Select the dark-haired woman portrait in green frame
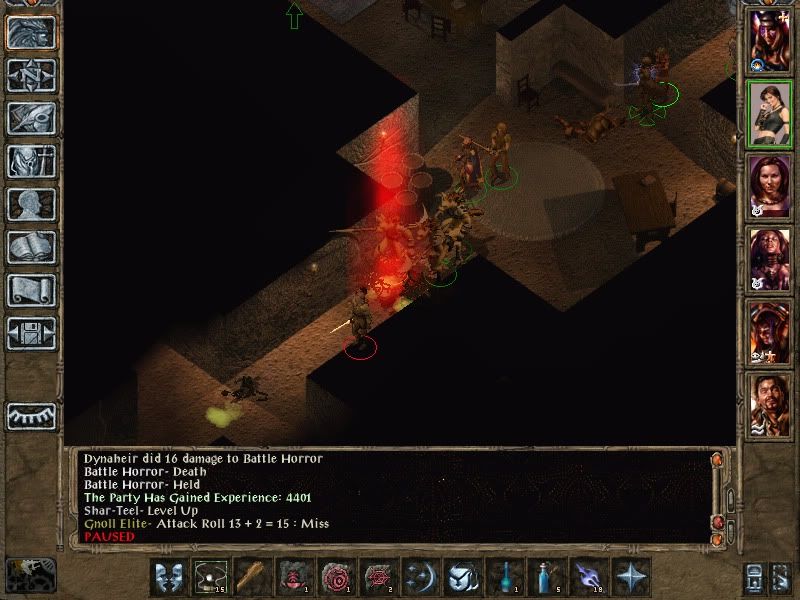The width and height of the screenshot is (800, 600). (770, 115)
